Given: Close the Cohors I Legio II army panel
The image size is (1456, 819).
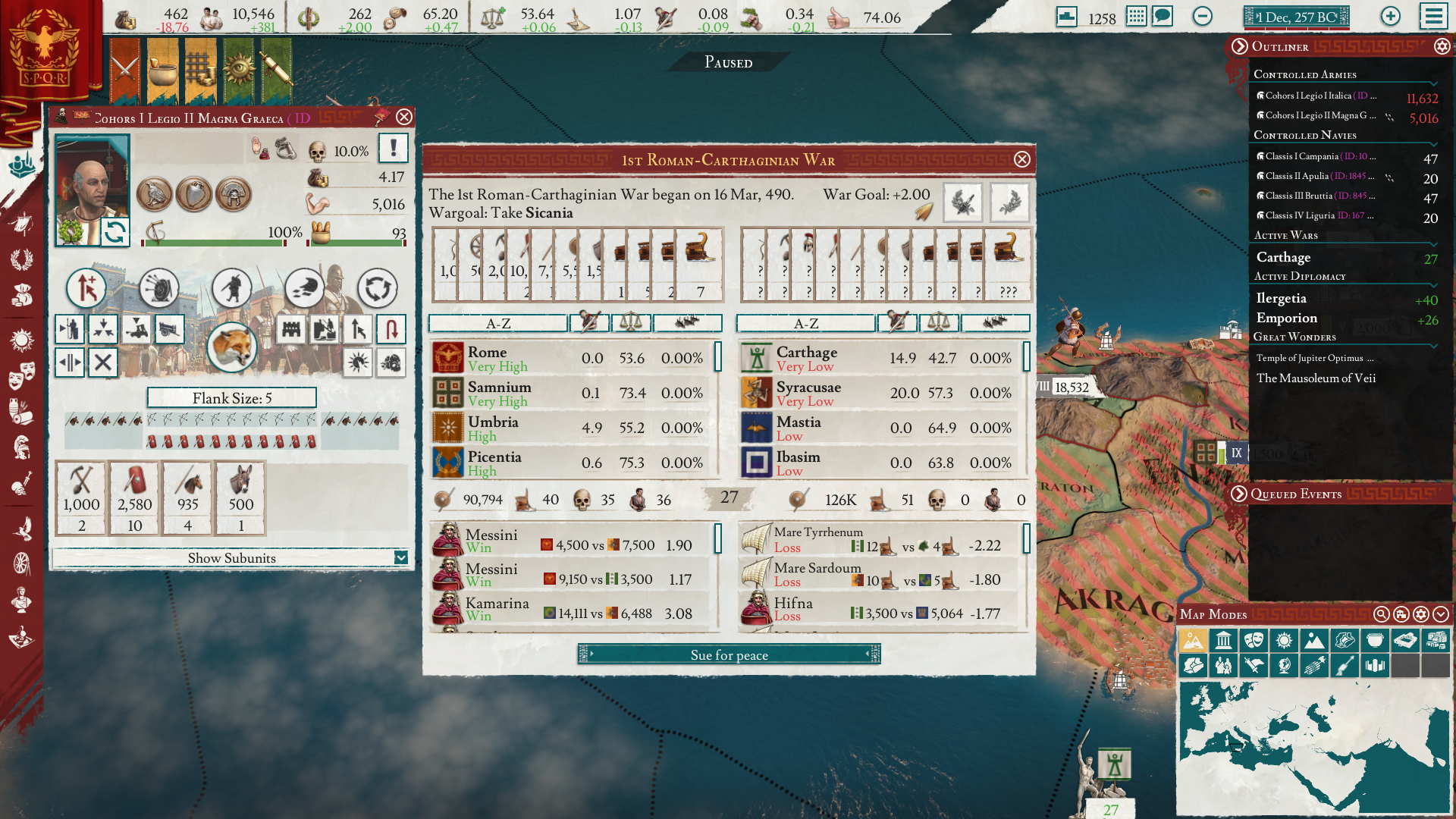Looking at the screenshot, I should coord(404,117).
